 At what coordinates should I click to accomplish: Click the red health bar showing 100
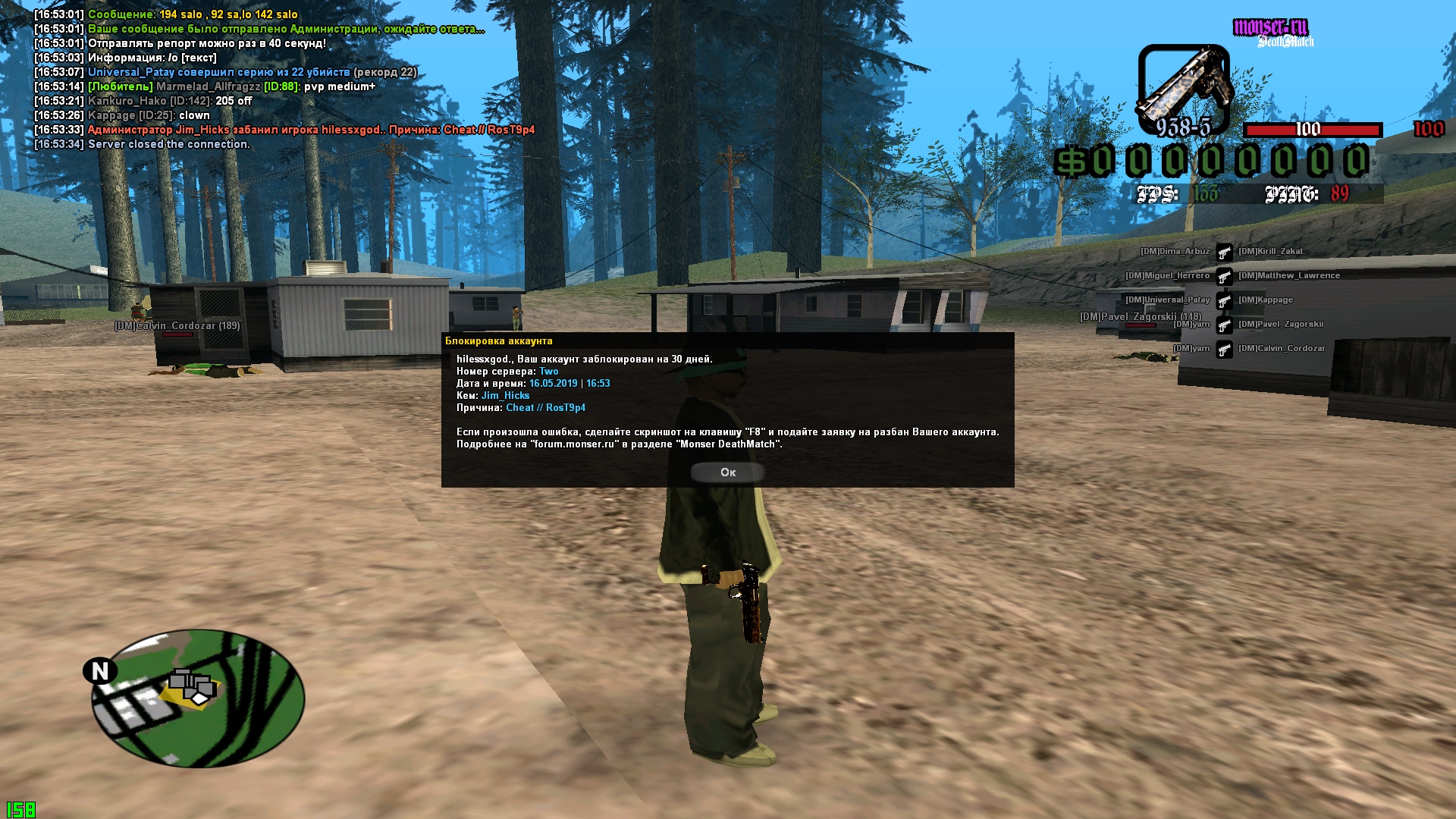pos(1314,130)
